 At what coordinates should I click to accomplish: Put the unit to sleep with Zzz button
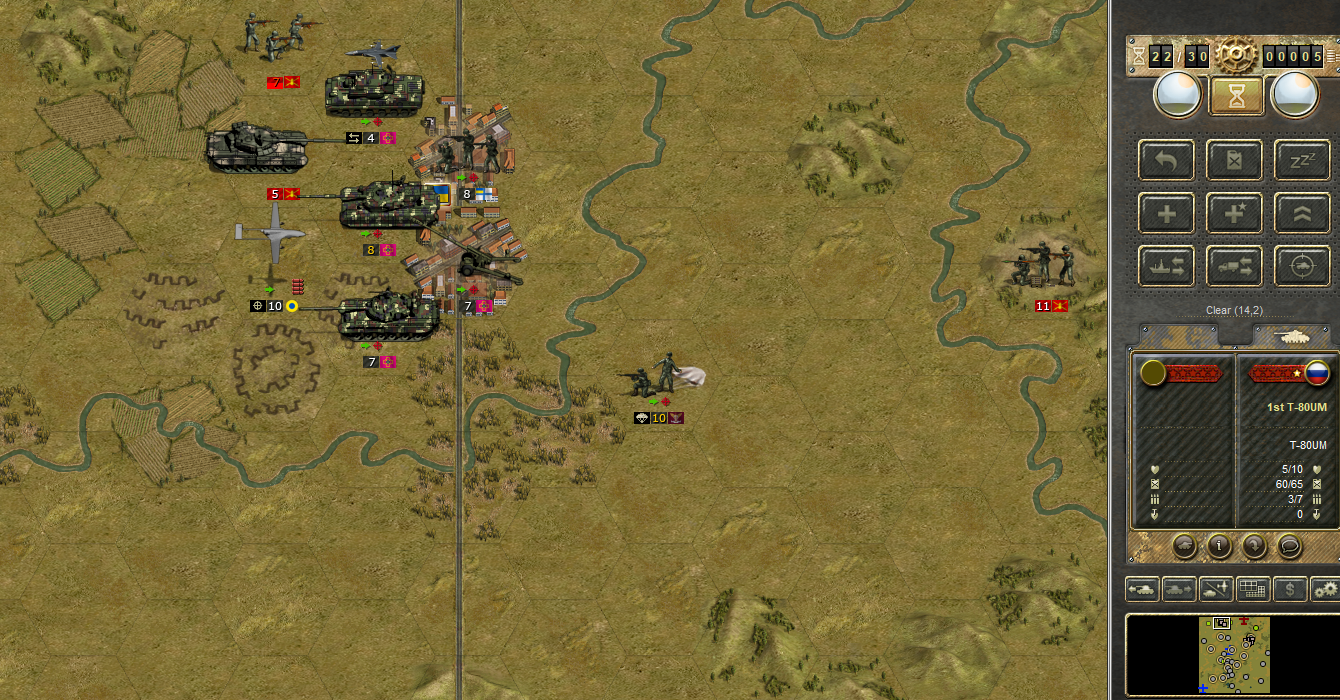click(1301, 159)
